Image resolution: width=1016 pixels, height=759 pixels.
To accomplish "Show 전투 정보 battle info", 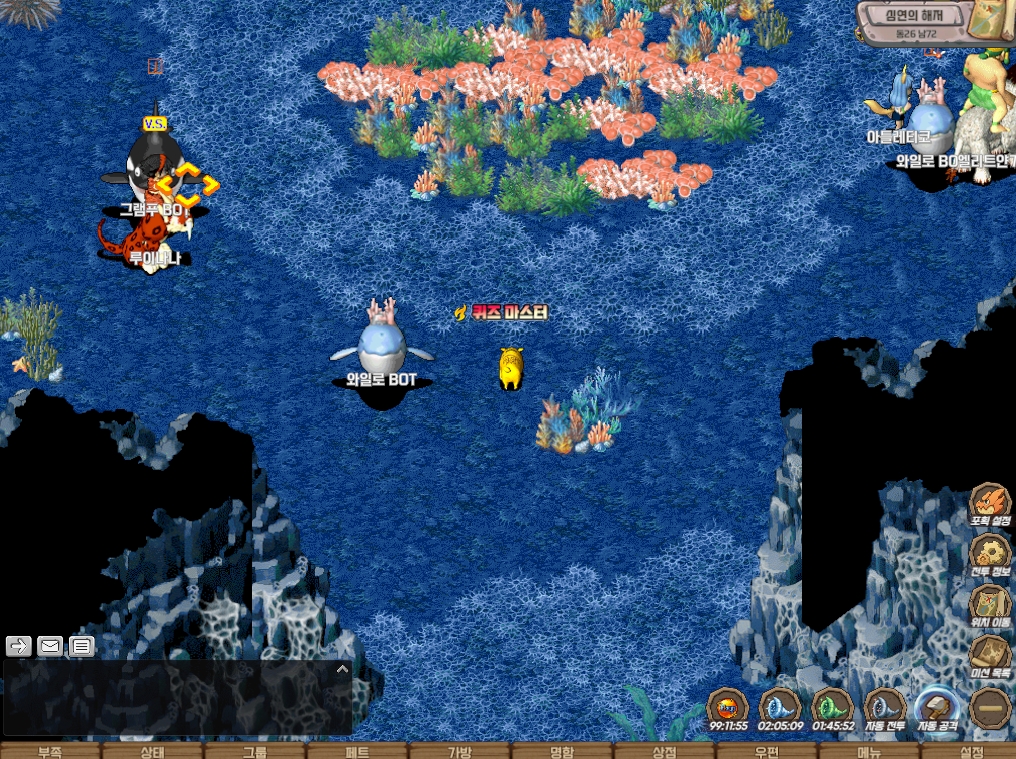I will click(x=990, y=554).
